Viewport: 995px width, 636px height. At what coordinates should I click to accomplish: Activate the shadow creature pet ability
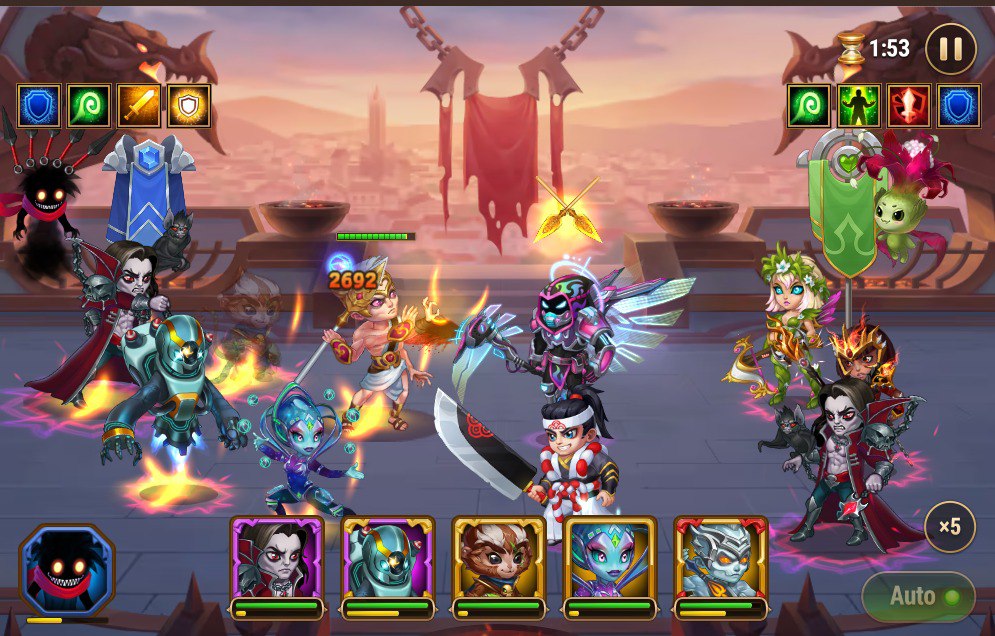click(x=67, y=571)
